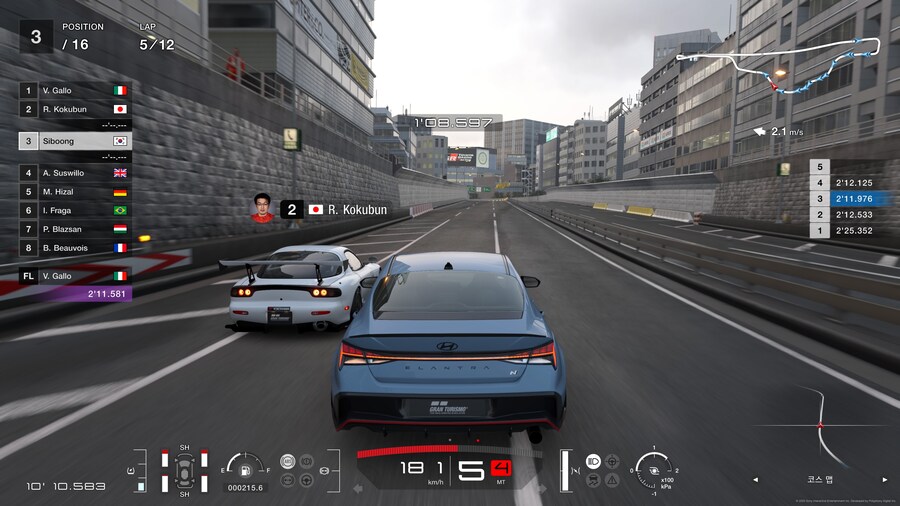This screenshot has width=900, height=506.
Task: Go to previous multi-function display page
Action: (758, 480)
